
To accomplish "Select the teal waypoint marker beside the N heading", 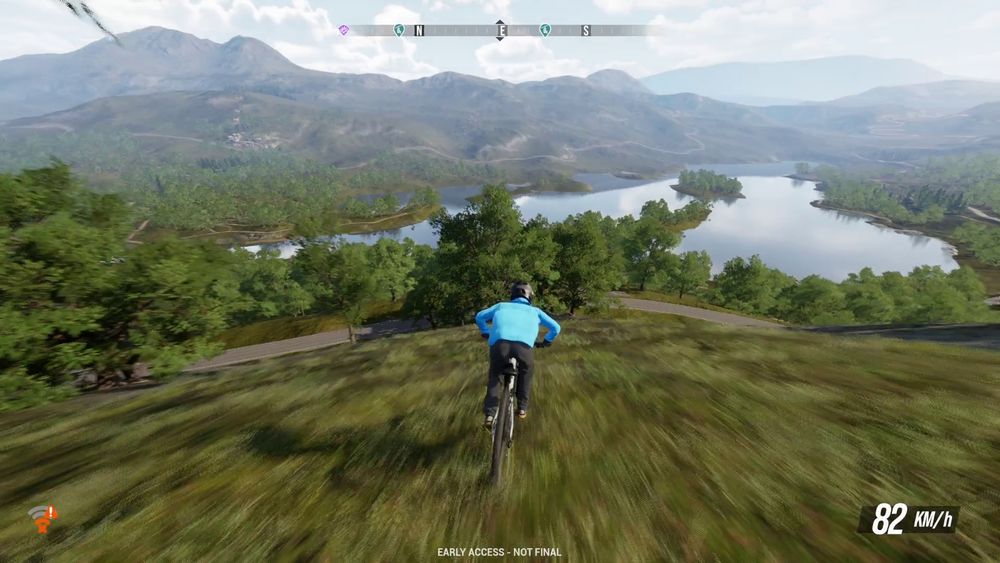I will tap(399, 30).
